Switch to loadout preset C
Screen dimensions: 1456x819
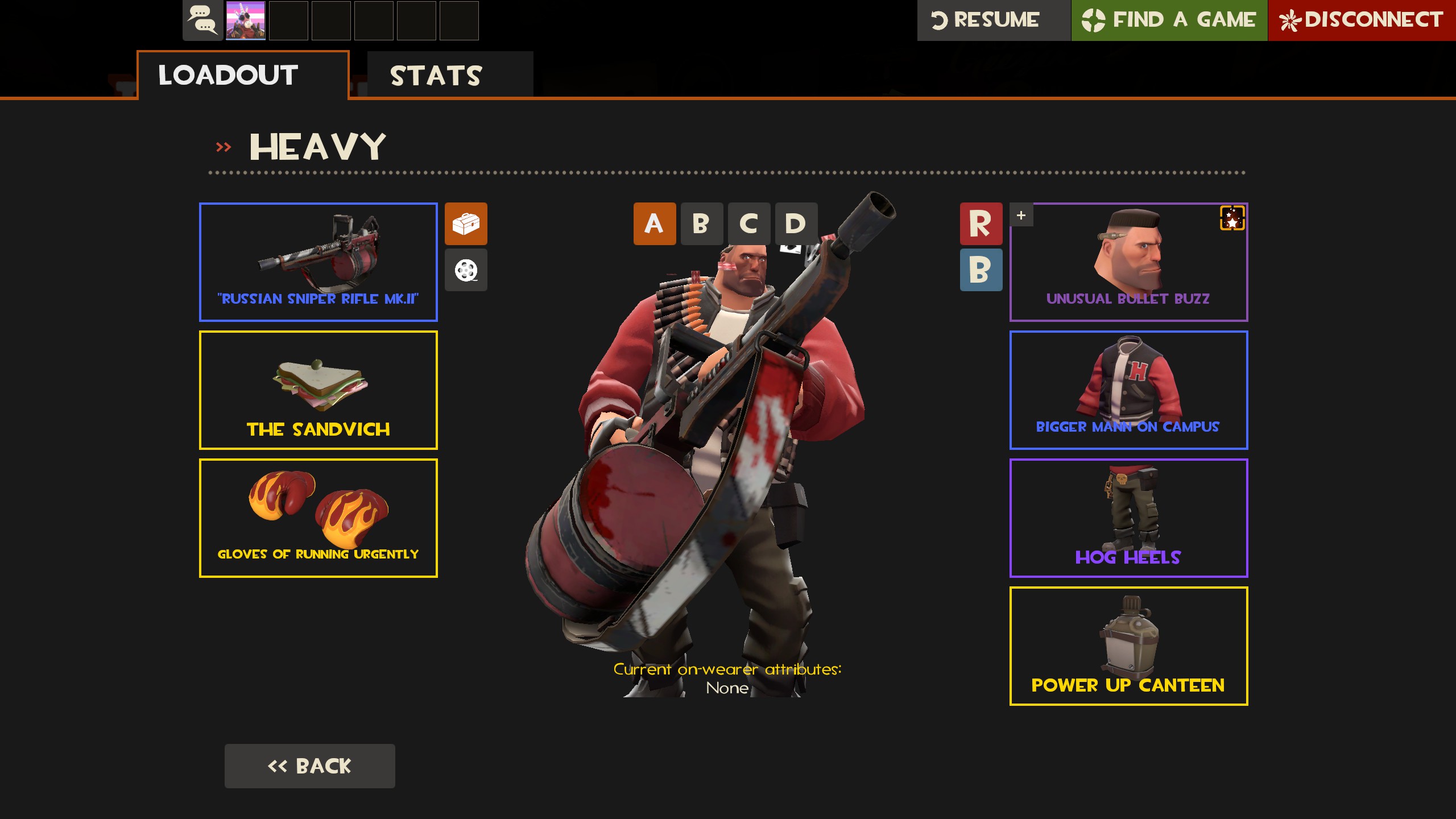748,224
